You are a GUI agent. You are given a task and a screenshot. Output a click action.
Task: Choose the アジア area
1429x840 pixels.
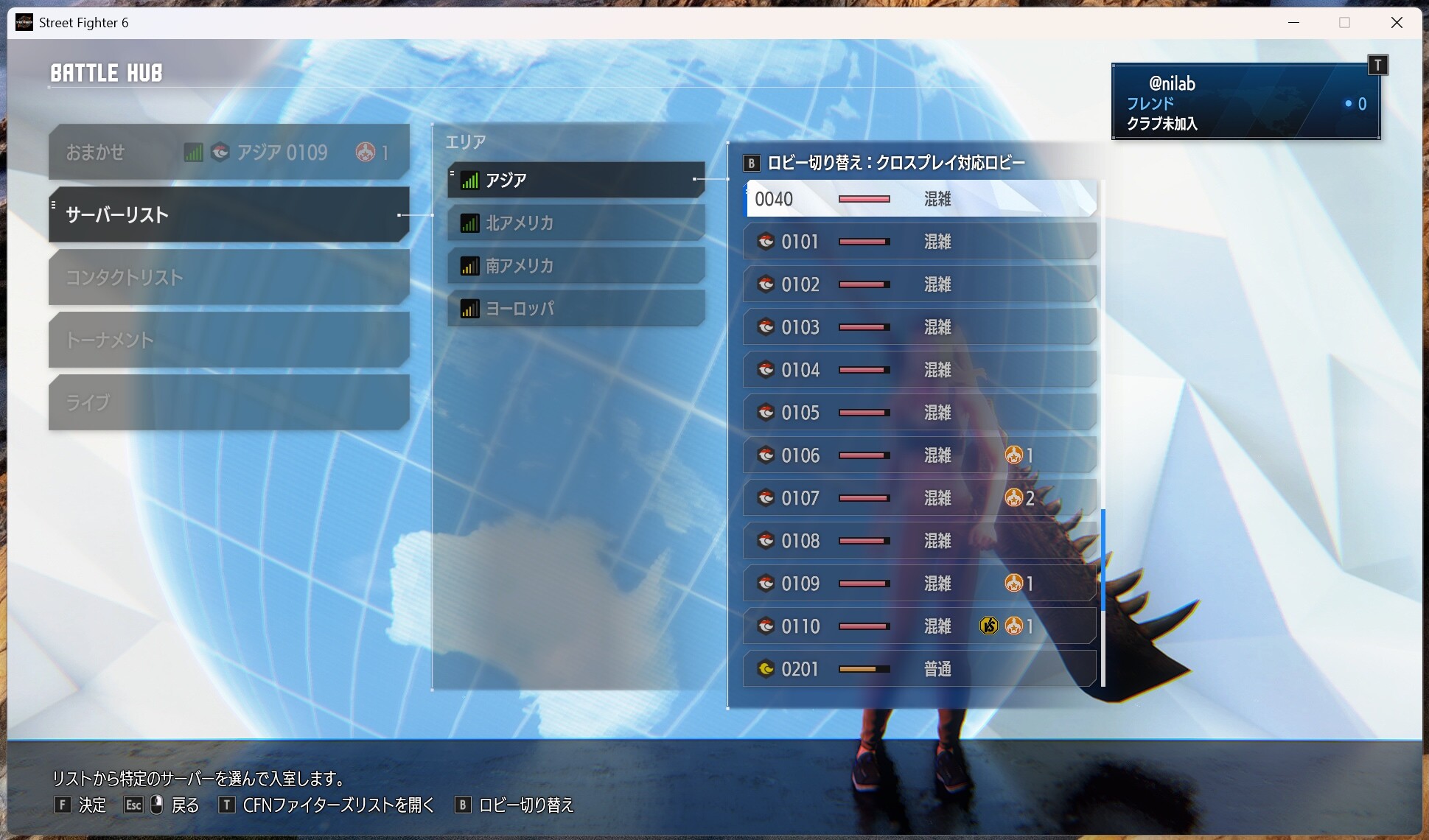point(576,180)
